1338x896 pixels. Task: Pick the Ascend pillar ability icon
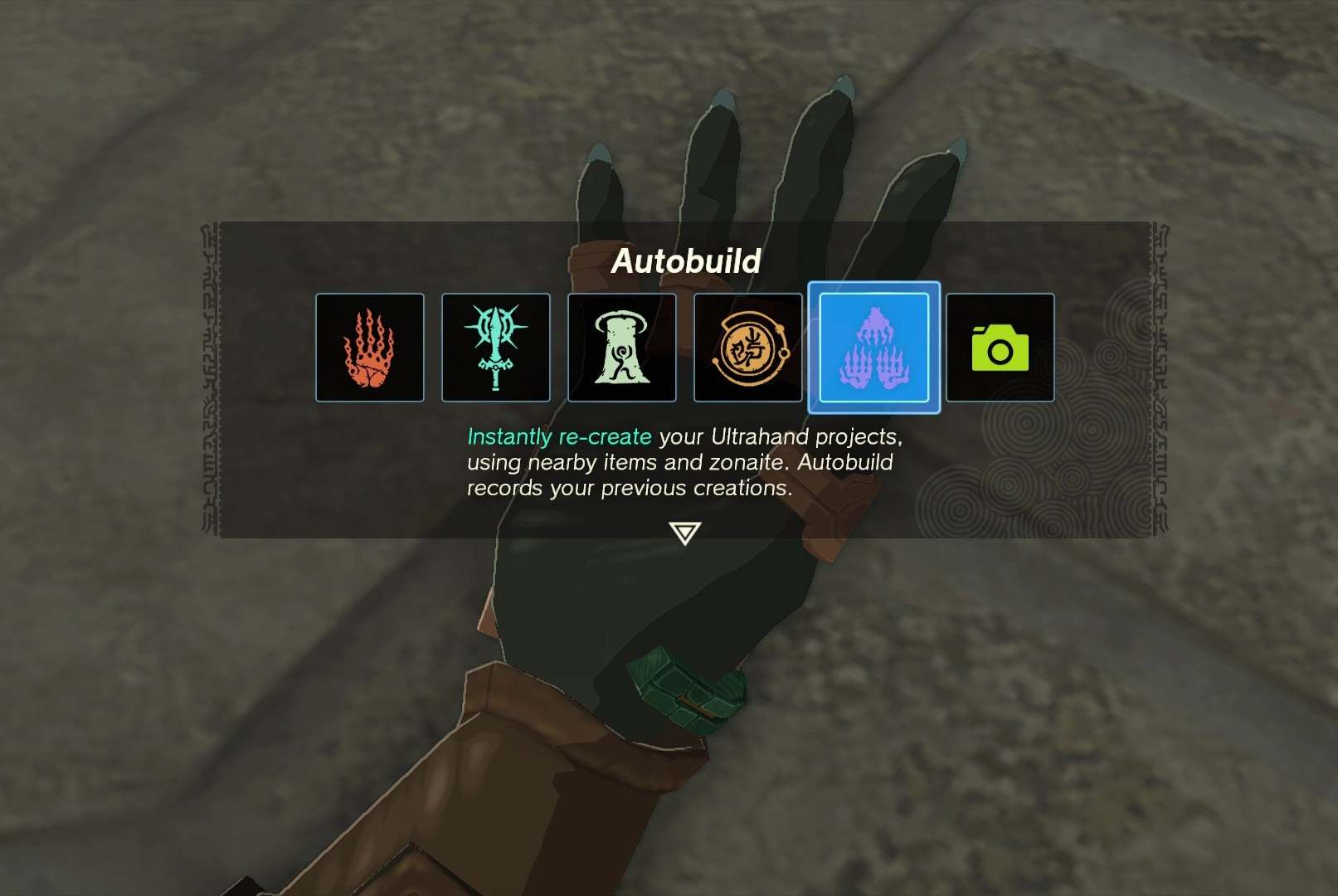[621, 348]
